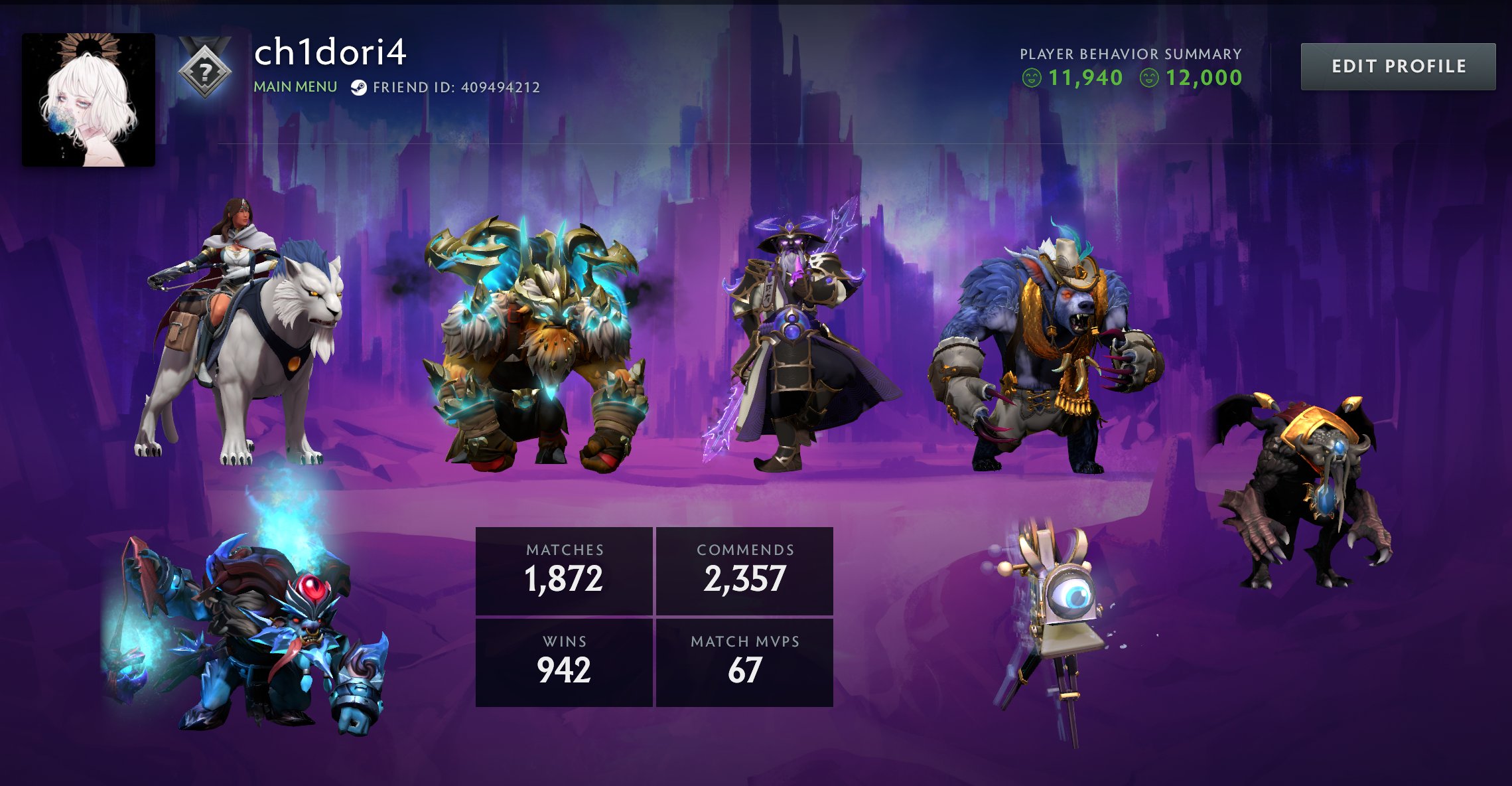Viewport: 1512px width, 786px height.
Task: Click the COMMENDS 2,357 stat tile
Action: [x=743, y=571]
